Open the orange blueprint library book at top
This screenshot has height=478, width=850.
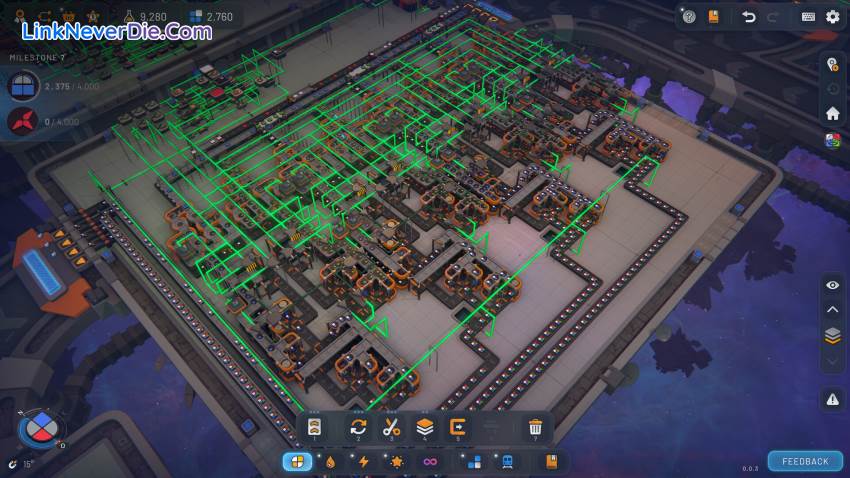713,16
